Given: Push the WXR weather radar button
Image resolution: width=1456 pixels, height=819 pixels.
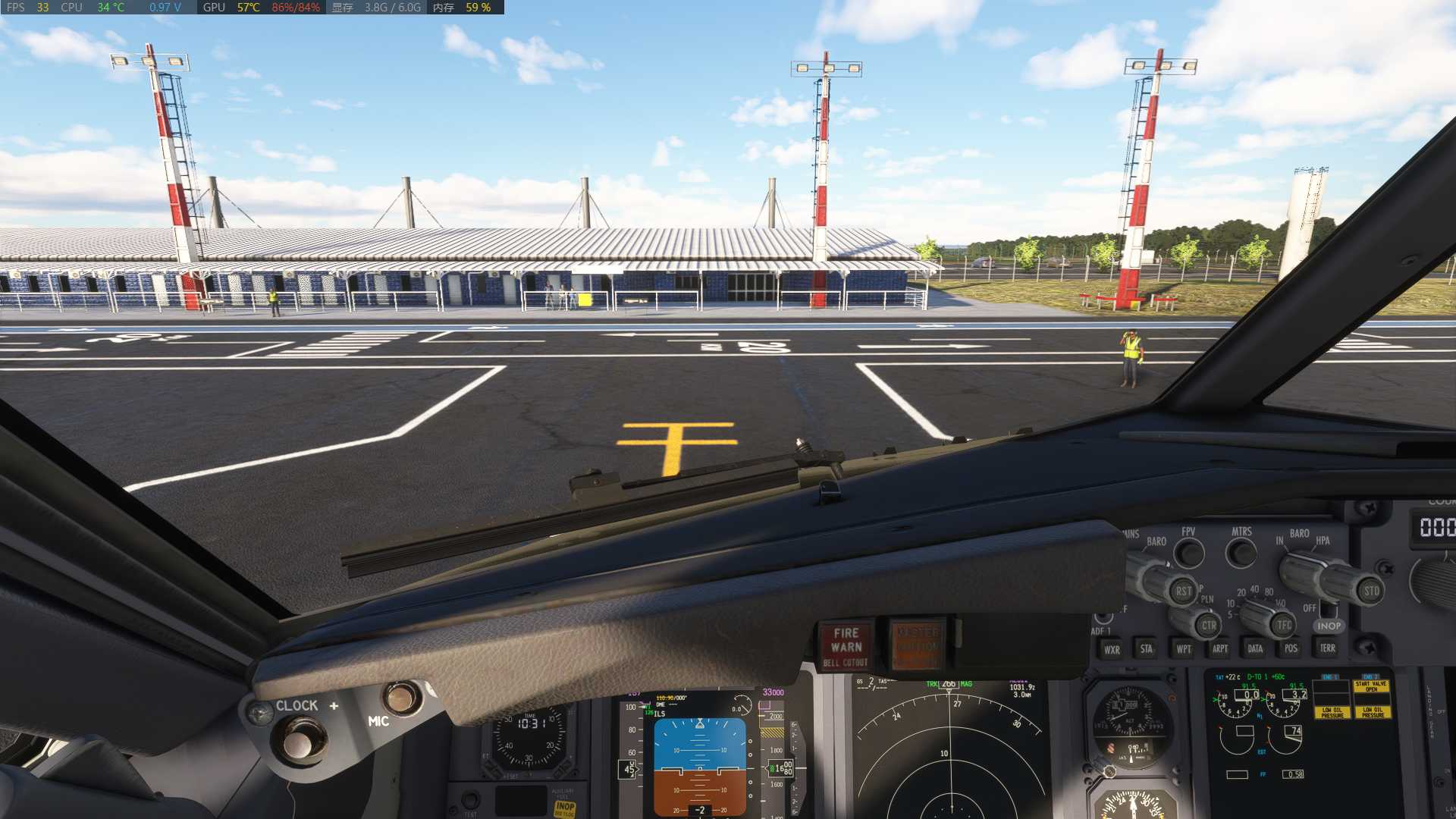Looking at the screenshot, I should click(1112, 650).
